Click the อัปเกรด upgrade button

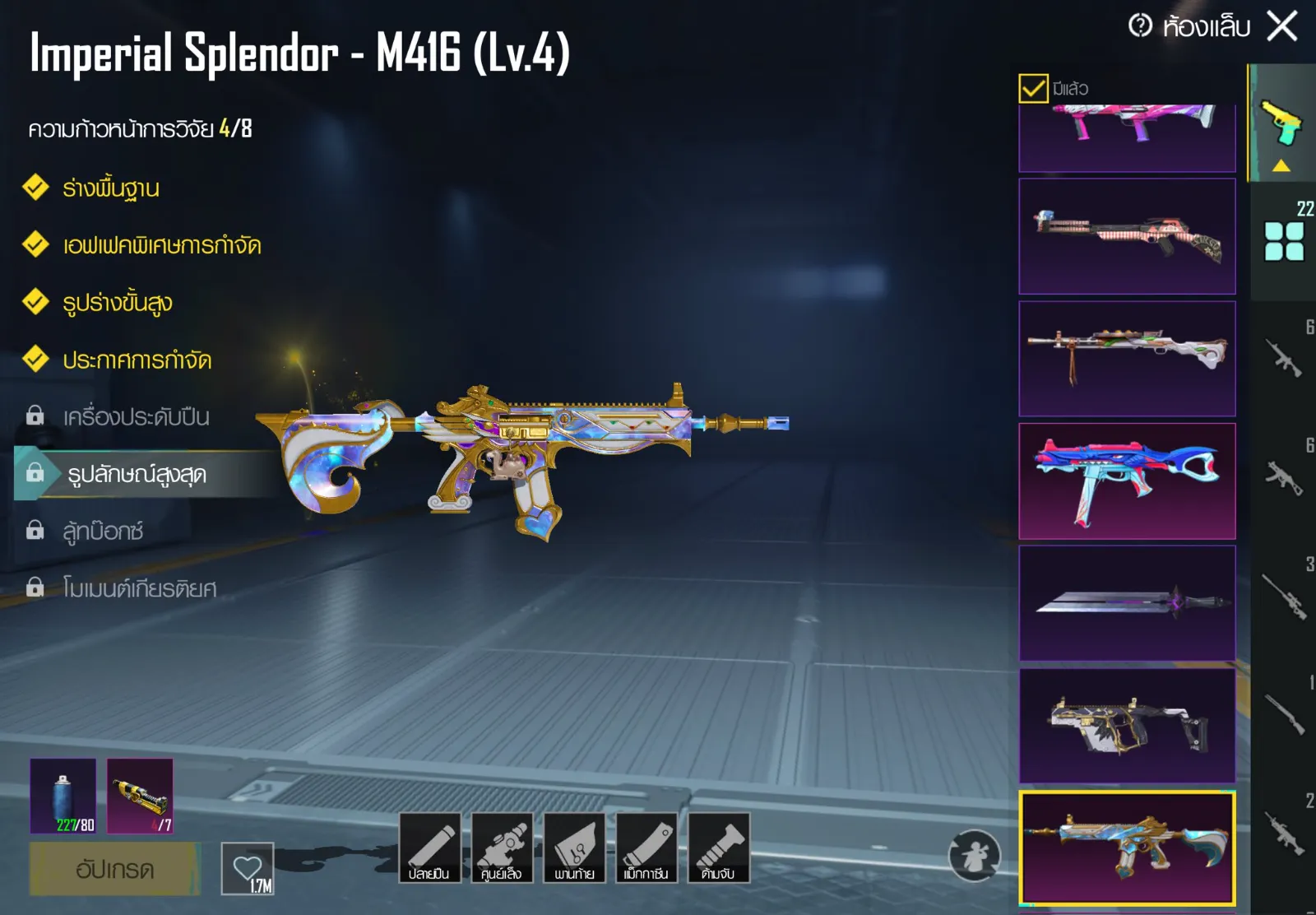coord(114,869)
